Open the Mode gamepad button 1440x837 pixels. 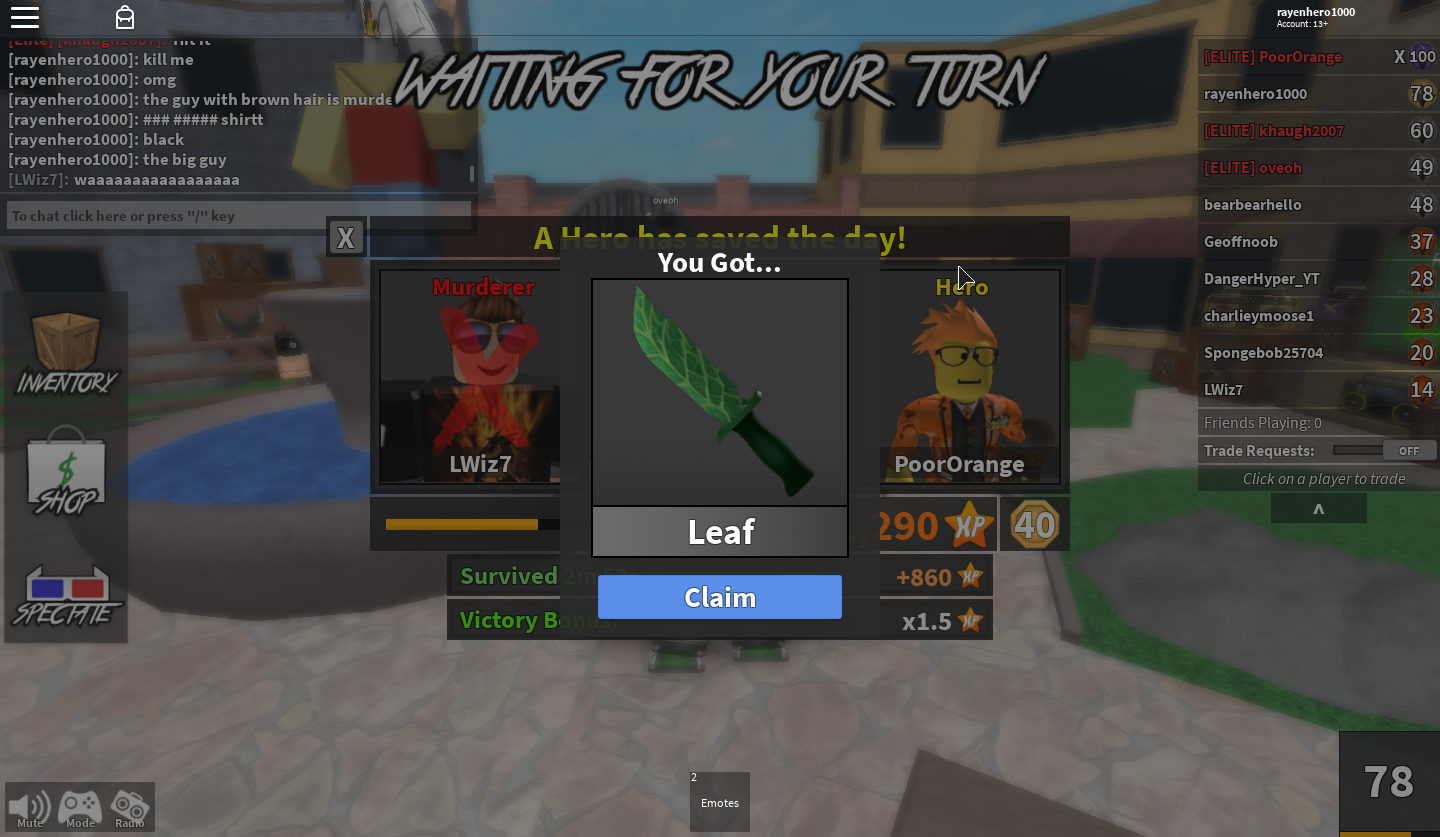[x=80, y=808]
